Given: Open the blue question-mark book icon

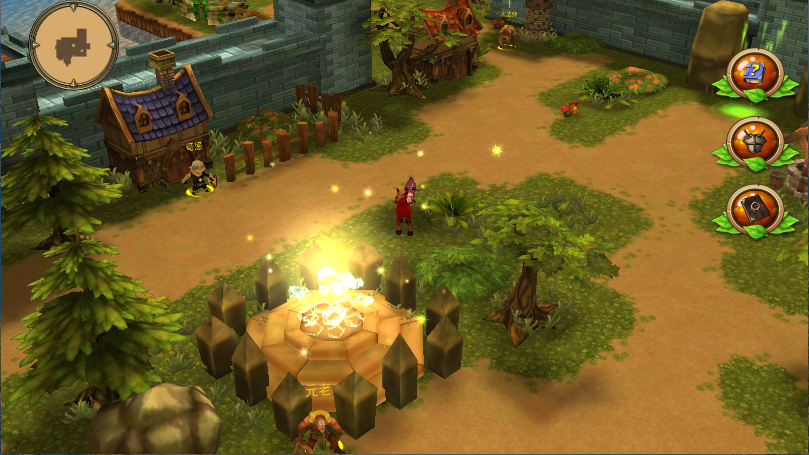Looking at the screenshot, I should point(755,73).
